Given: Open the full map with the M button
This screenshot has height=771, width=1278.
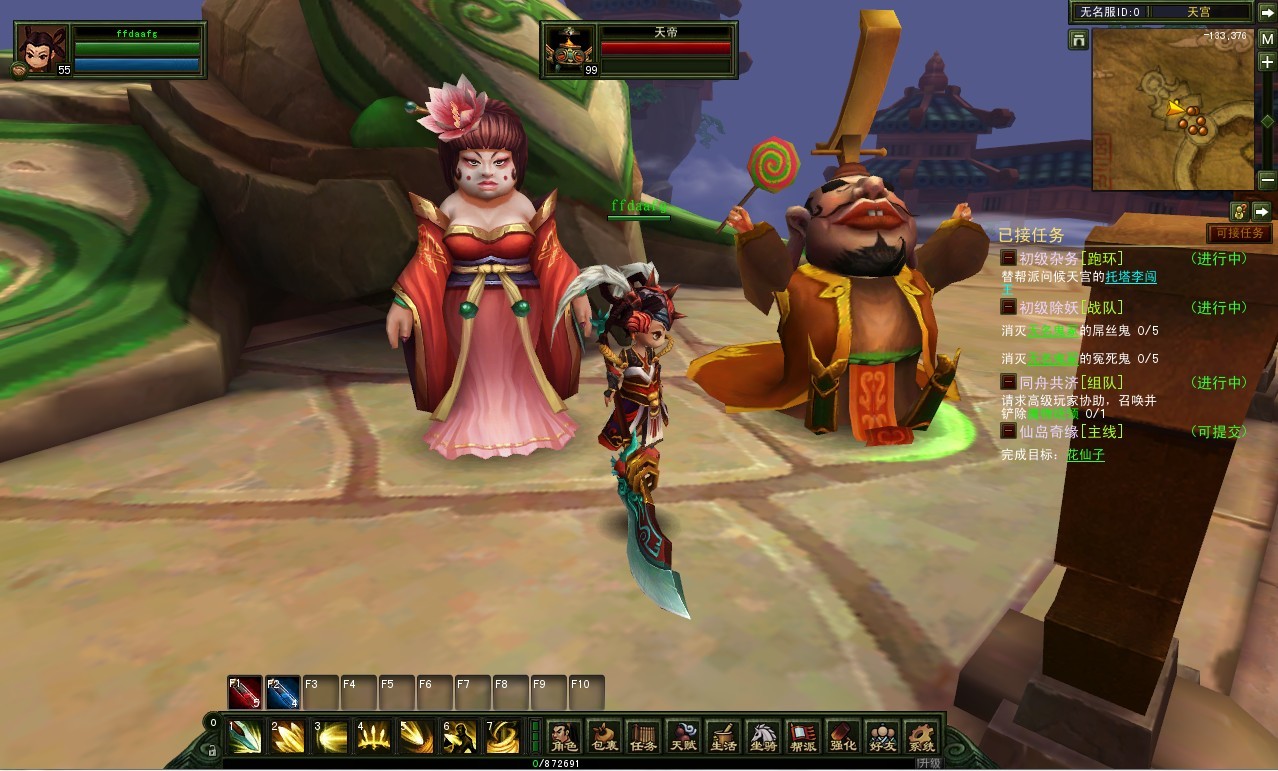Looking at the screenshot, I should pyautogui.click(x=1267, y=39).
